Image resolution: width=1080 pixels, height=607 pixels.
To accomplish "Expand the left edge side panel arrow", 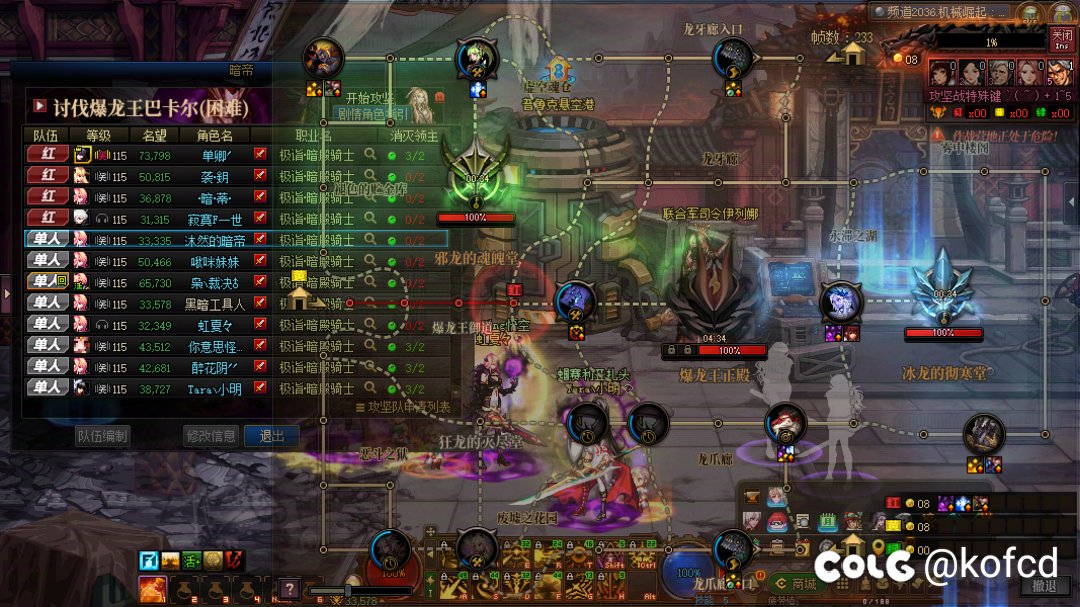I will (x=5, y=294).
